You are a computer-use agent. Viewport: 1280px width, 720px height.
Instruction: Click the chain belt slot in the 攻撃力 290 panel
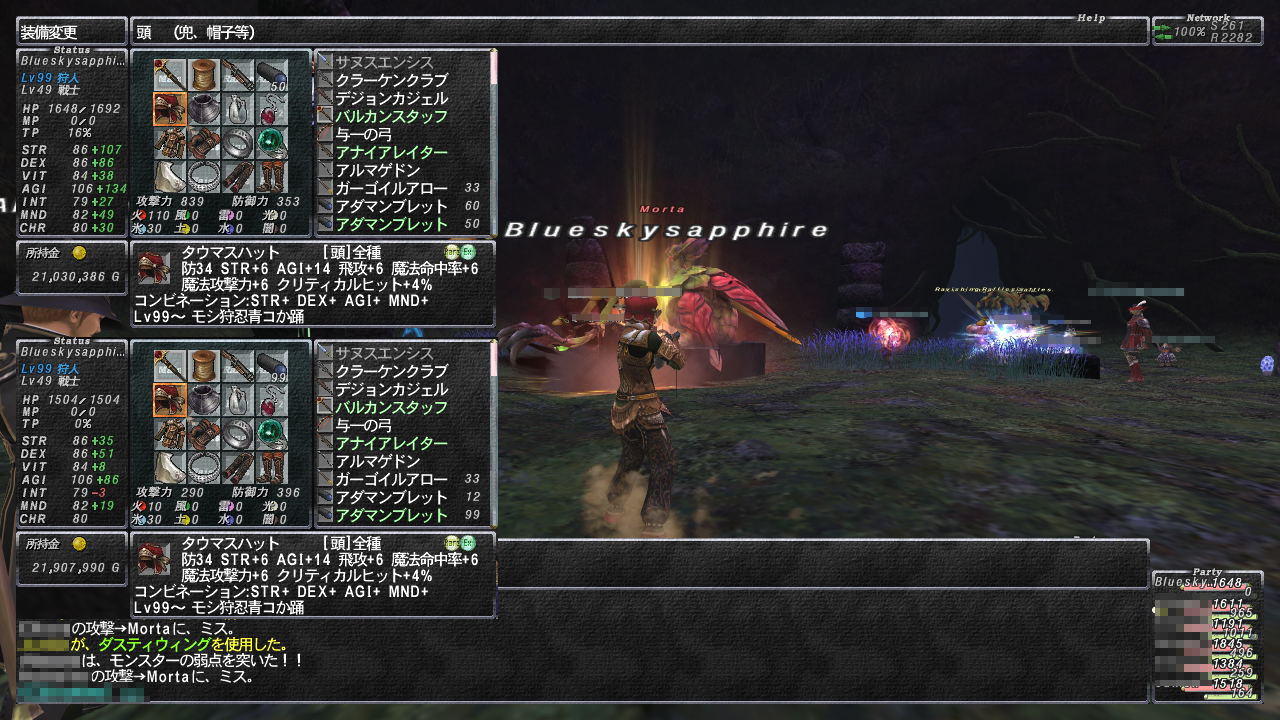204,466
